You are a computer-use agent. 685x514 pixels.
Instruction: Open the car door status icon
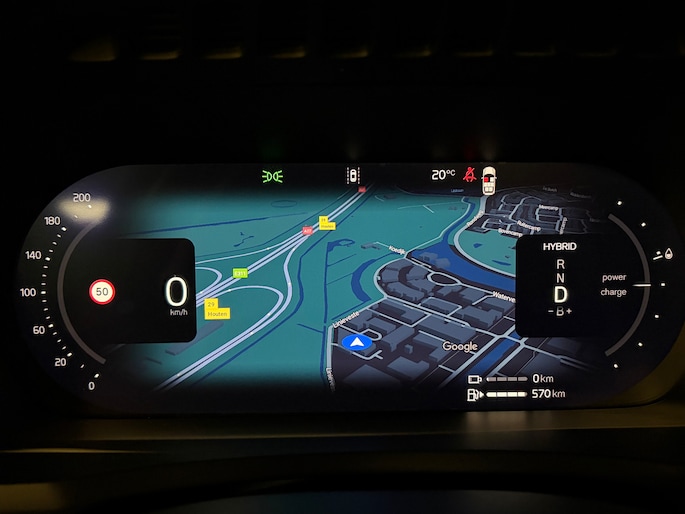pyautogui.click(x=488, y=180)
